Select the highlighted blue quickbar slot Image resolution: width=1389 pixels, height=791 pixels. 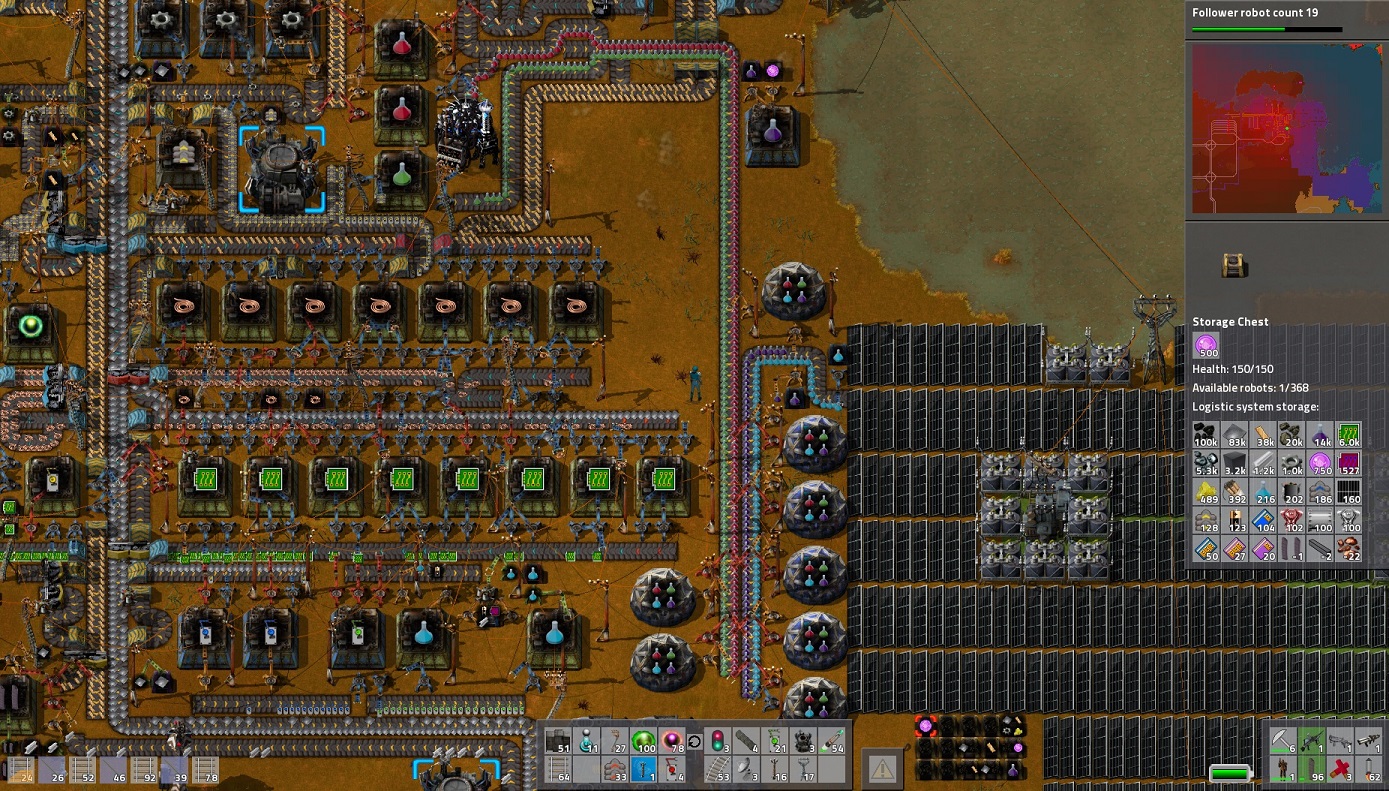pyautogui.click(x=645, y=770)
